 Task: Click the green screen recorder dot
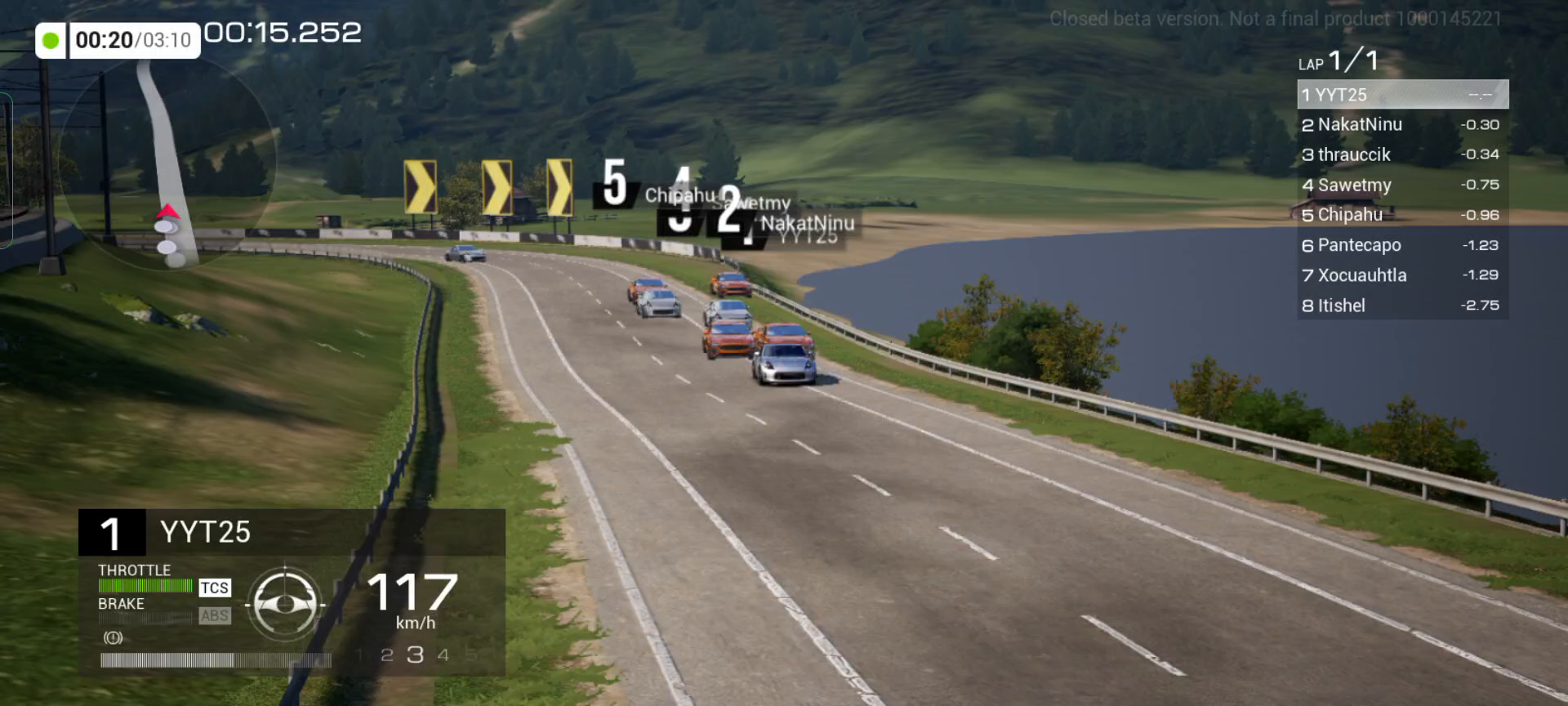click(x=51, y=40)
